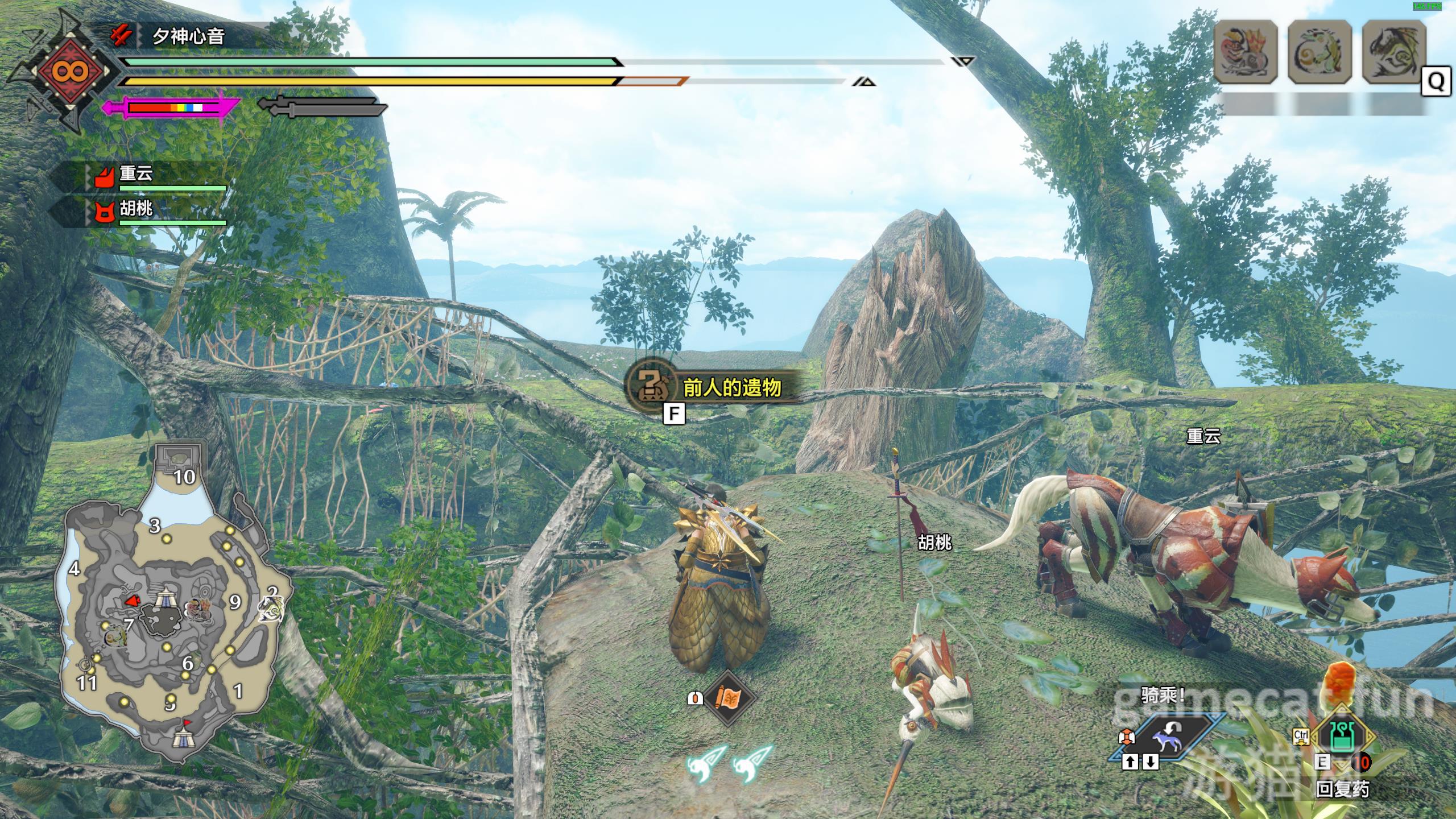The image size is (1456, 819).
Task: Select the green spiral-tailed monster icon
Action: [x=1319, y=51]
